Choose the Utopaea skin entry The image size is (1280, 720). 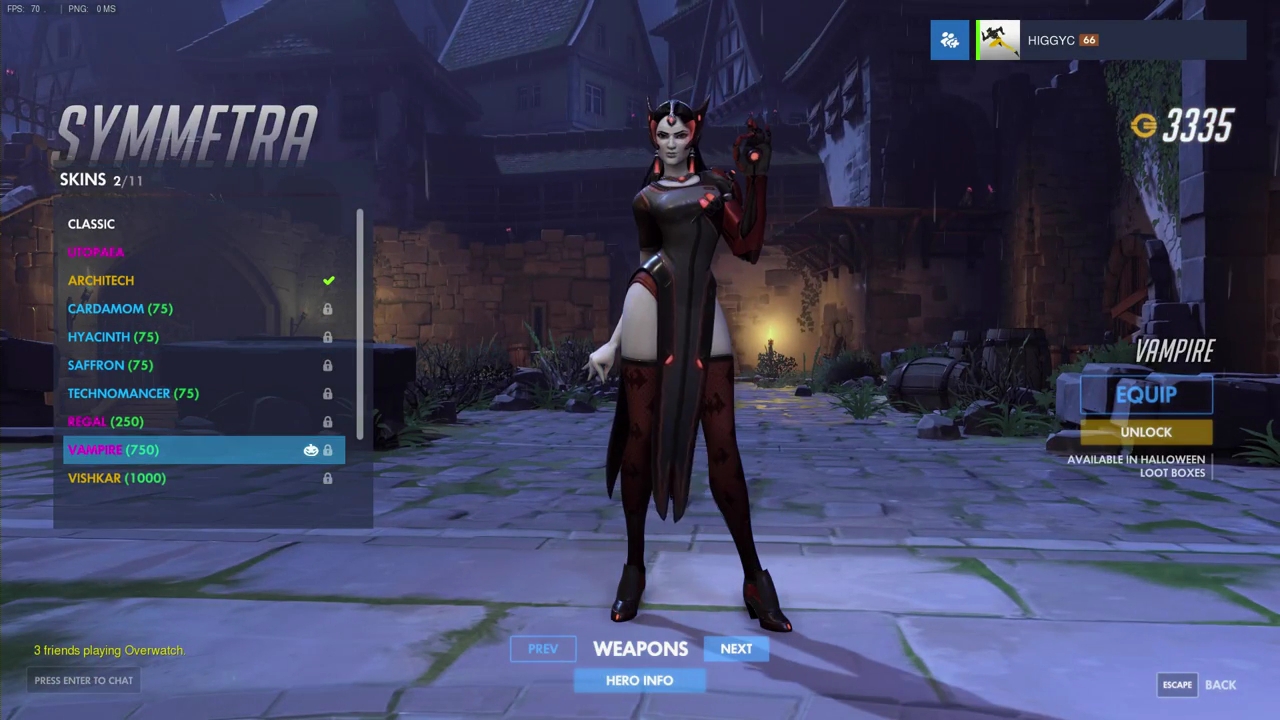click(96, 252)
